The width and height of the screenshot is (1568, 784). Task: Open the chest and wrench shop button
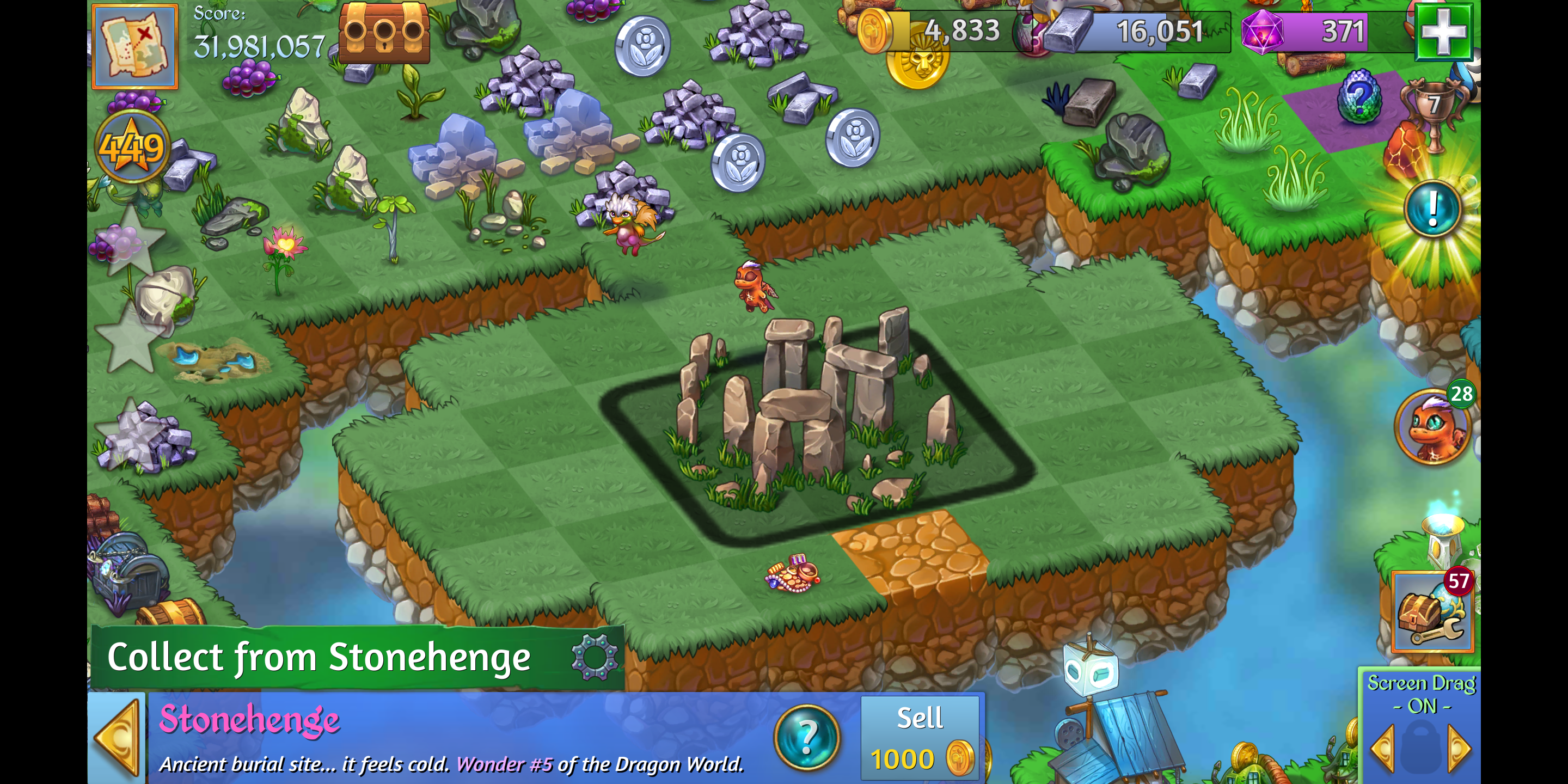tap(1432, 611)
